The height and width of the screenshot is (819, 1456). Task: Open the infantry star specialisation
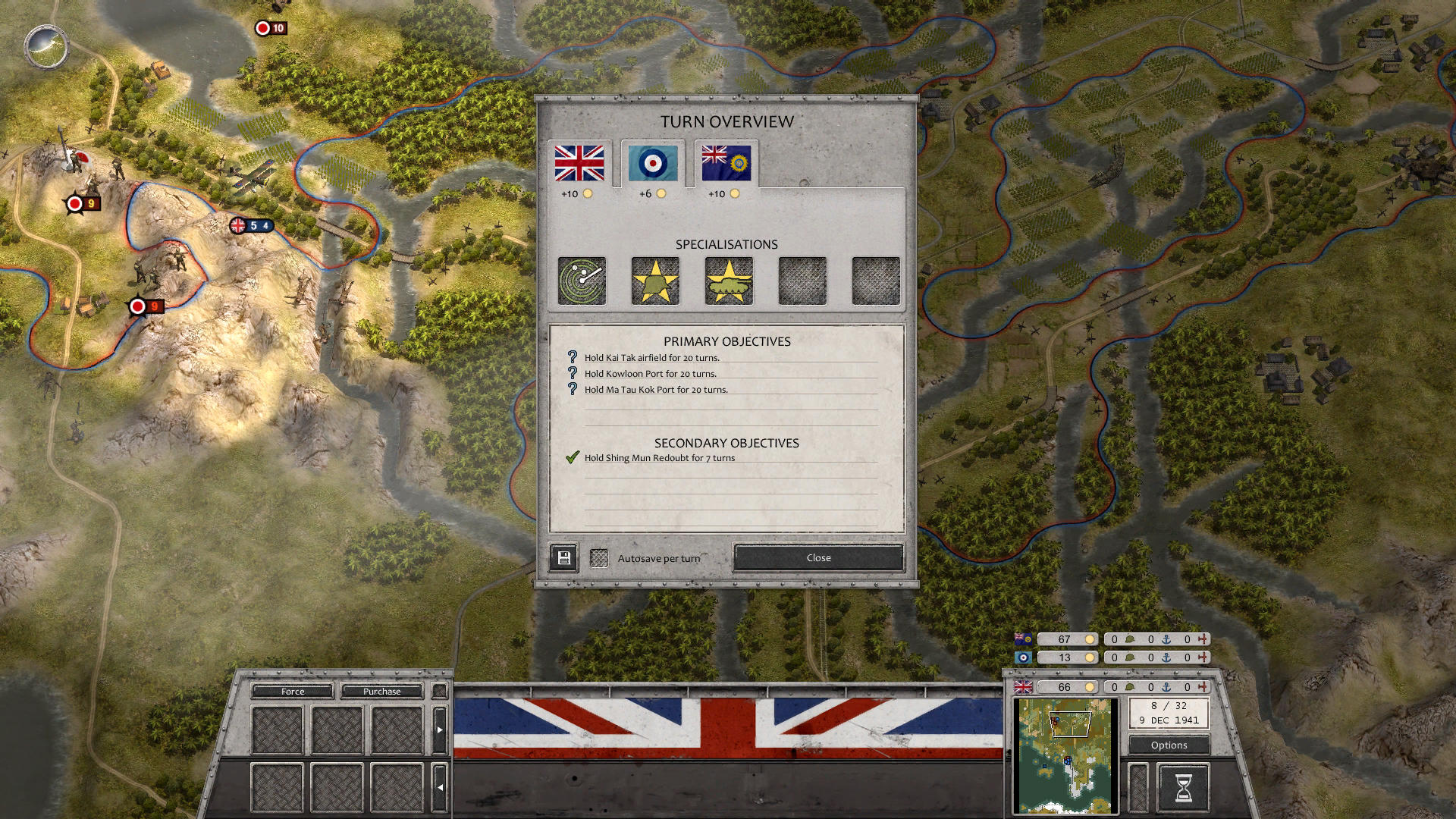[654, 281]
